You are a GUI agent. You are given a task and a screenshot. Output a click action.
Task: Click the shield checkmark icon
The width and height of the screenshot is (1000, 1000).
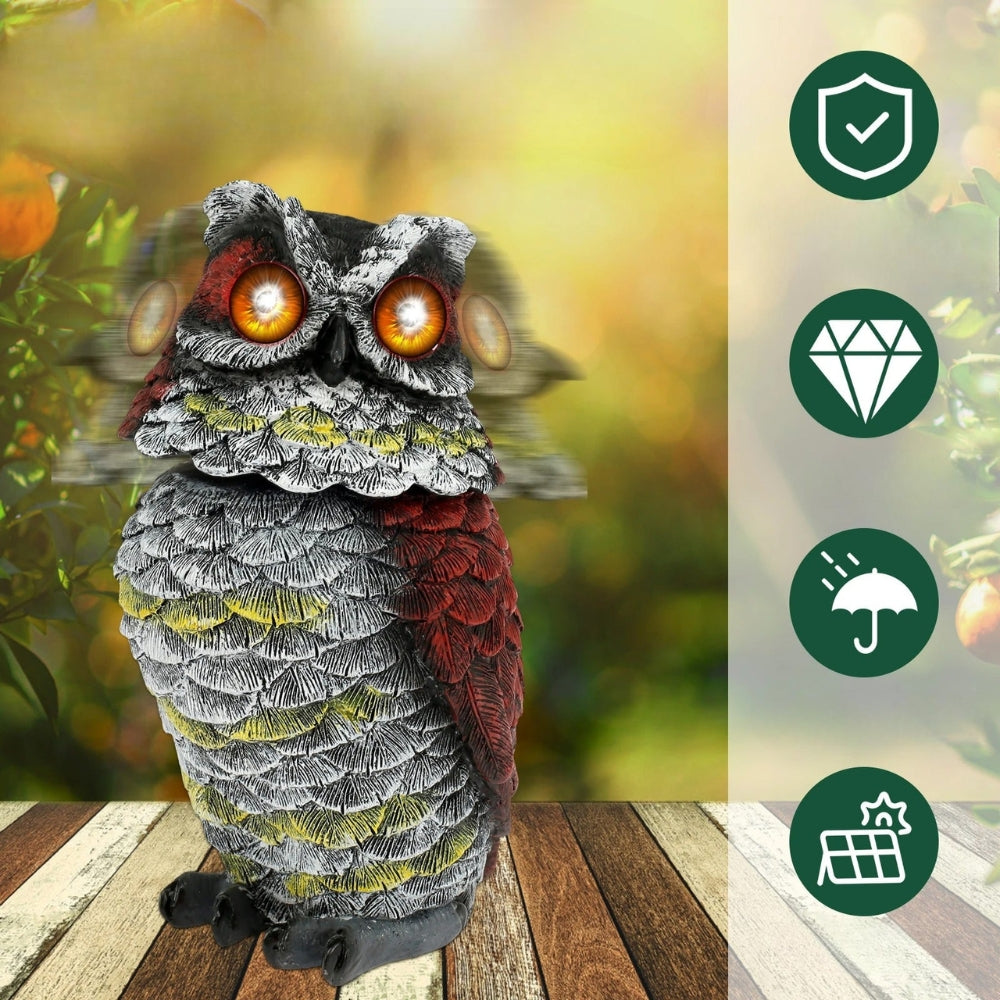coord(864,125)
